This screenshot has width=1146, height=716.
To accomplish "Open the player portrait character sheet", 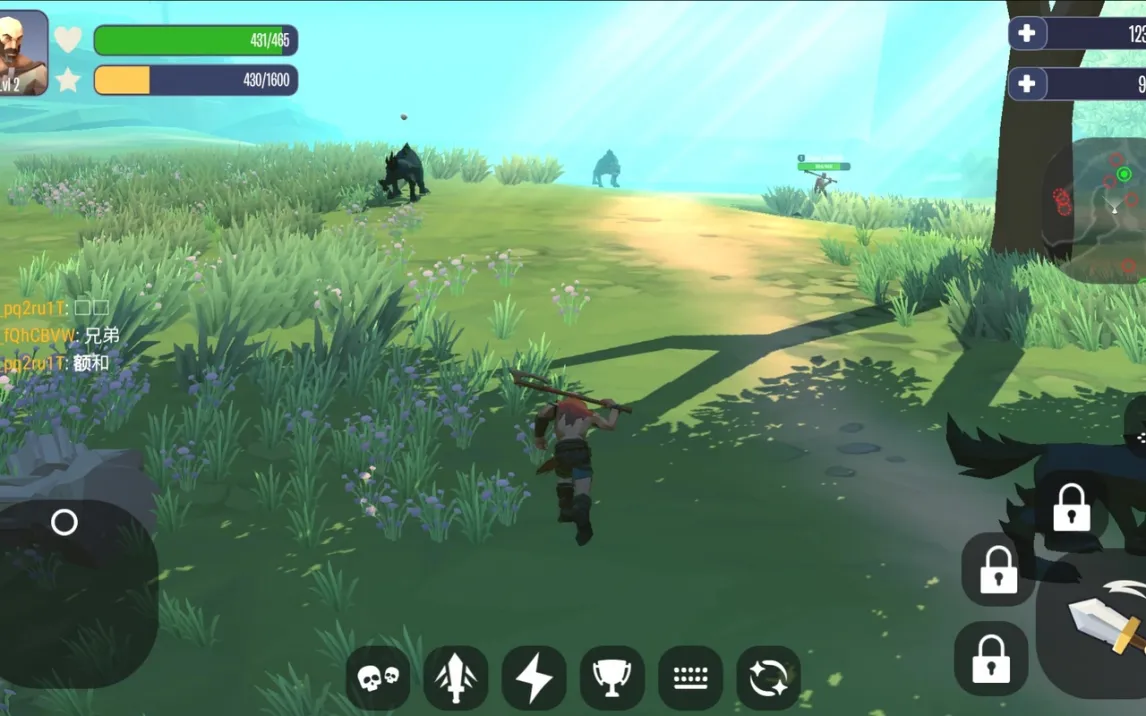I will click(23, 53).
